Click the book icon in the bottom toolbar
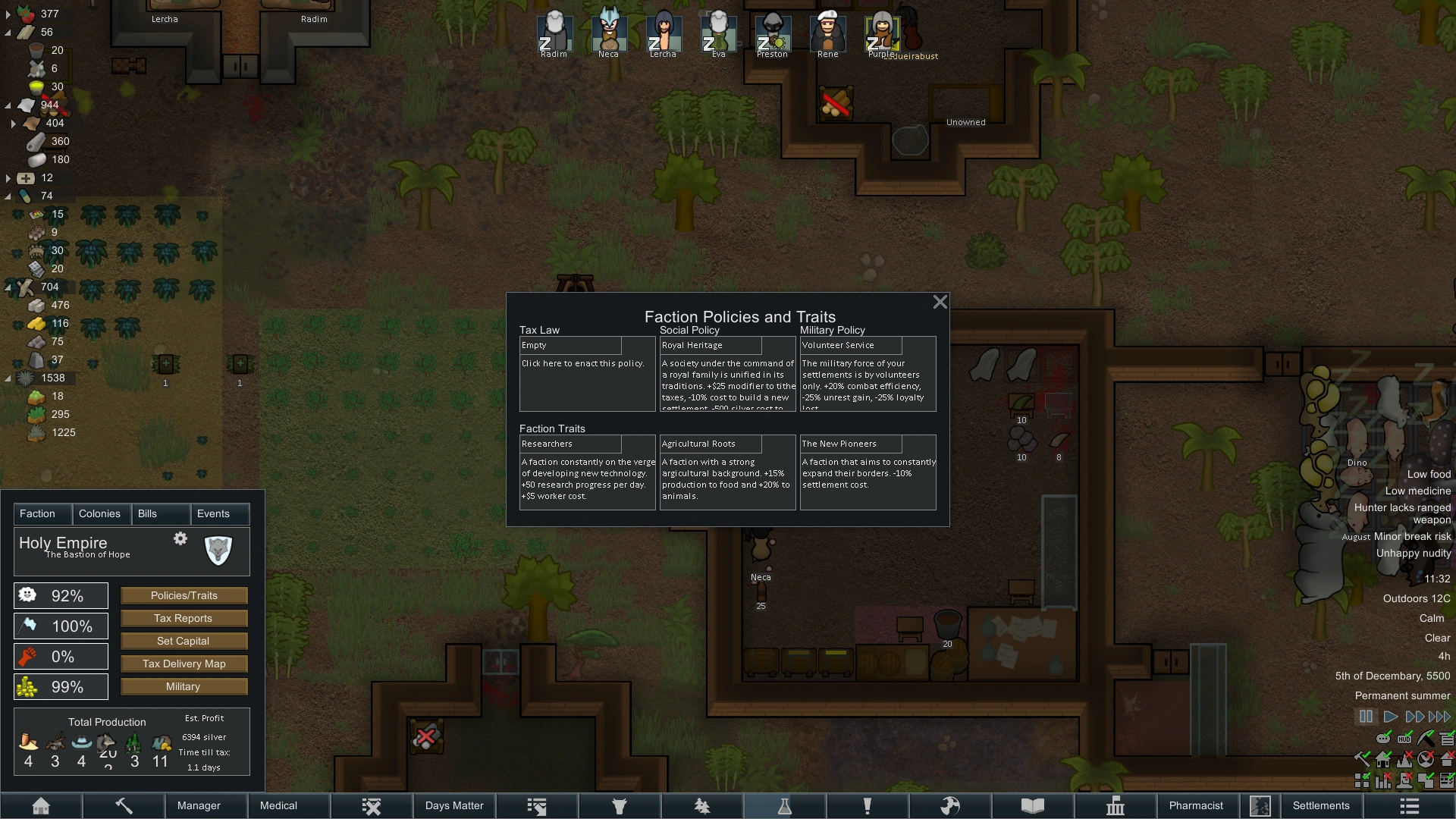 tap(1033, 805)
